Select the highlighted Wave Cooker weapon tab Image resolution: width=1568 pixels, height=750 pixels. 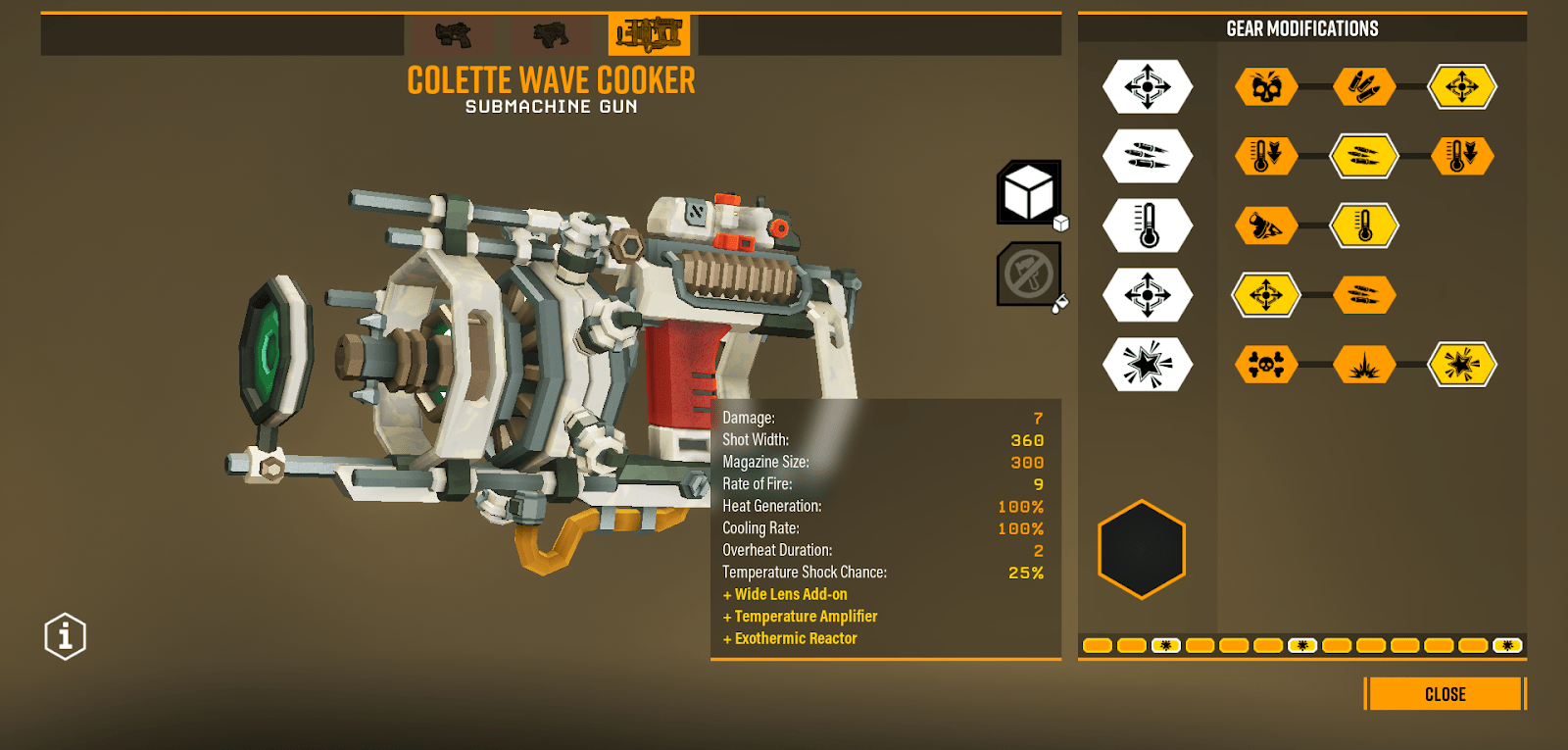coord(648,35)
